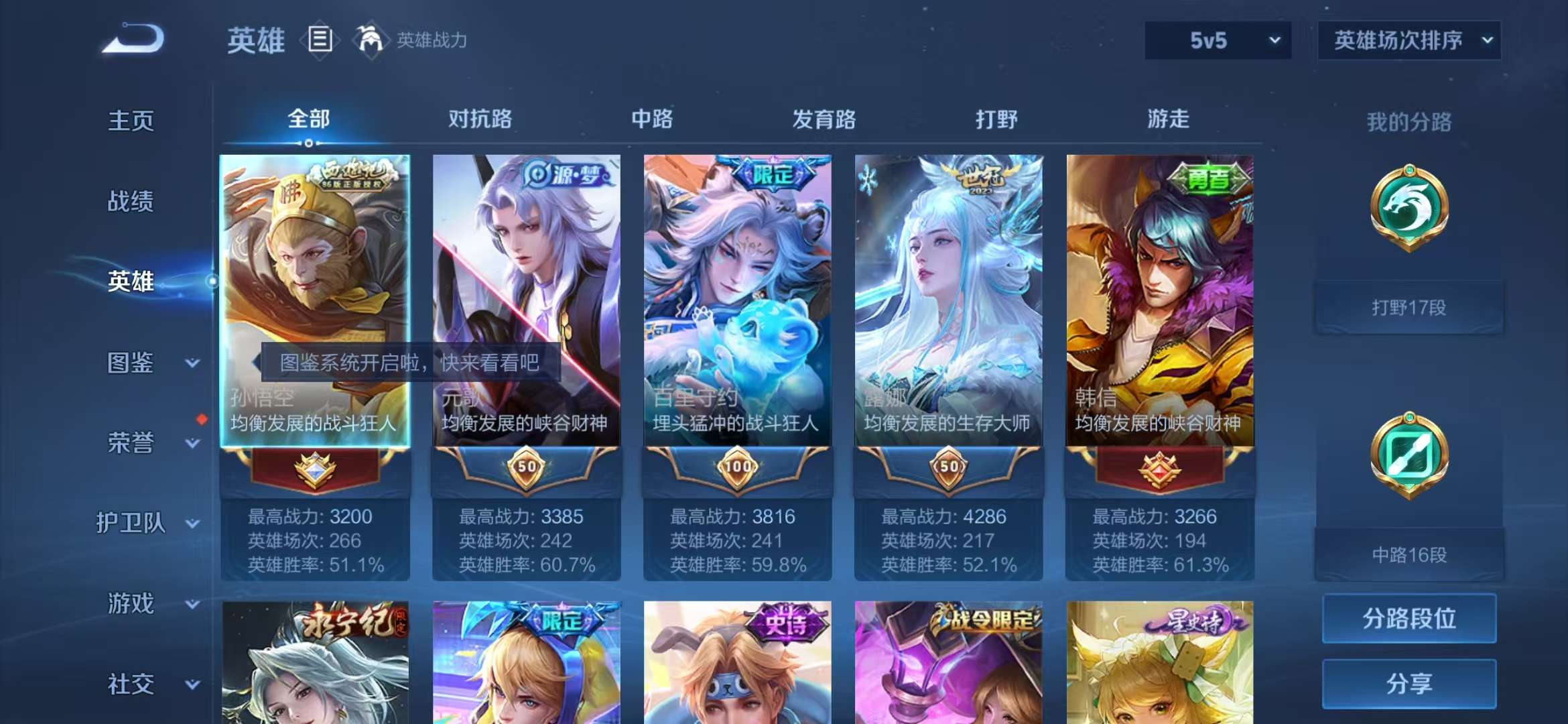Click the hero list catalog icon beside 英雄

(320, 39)
